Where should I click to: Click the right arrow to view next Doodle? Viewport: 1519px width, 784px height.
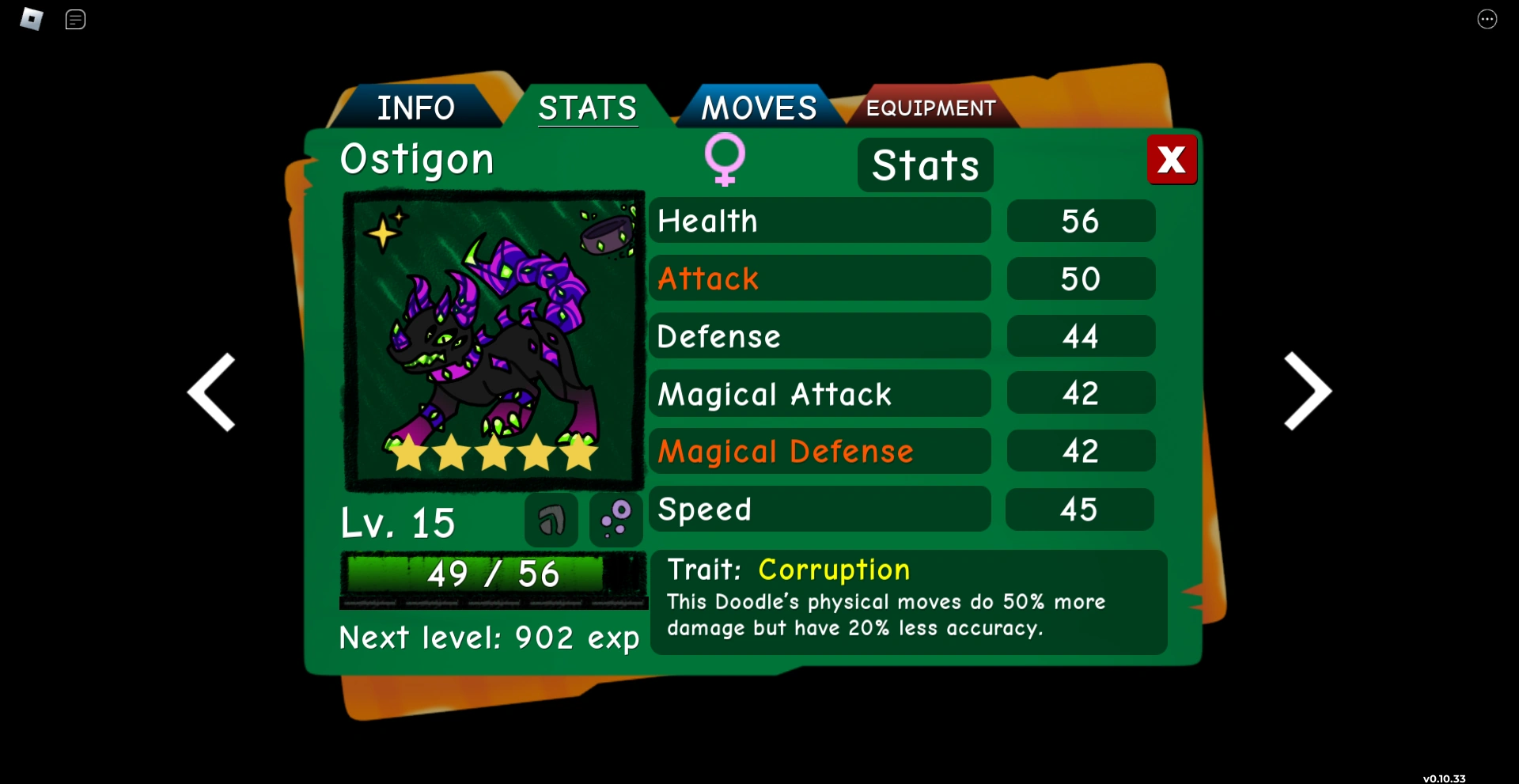pos(1308,392)
